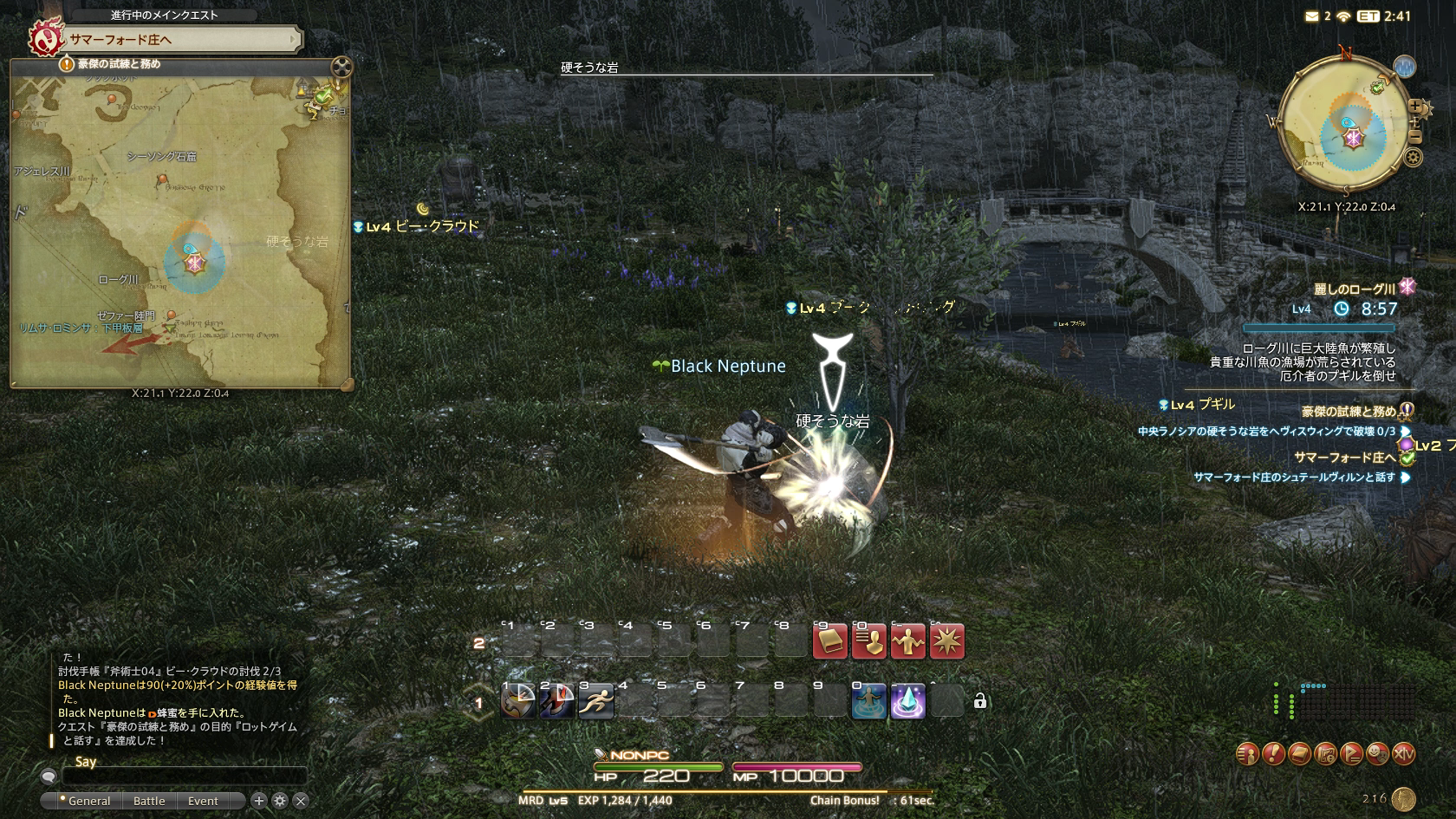Screen dimensions: 1456x819
Task: Zoom out the minimap with minus button
Action: pos(1416,137)
